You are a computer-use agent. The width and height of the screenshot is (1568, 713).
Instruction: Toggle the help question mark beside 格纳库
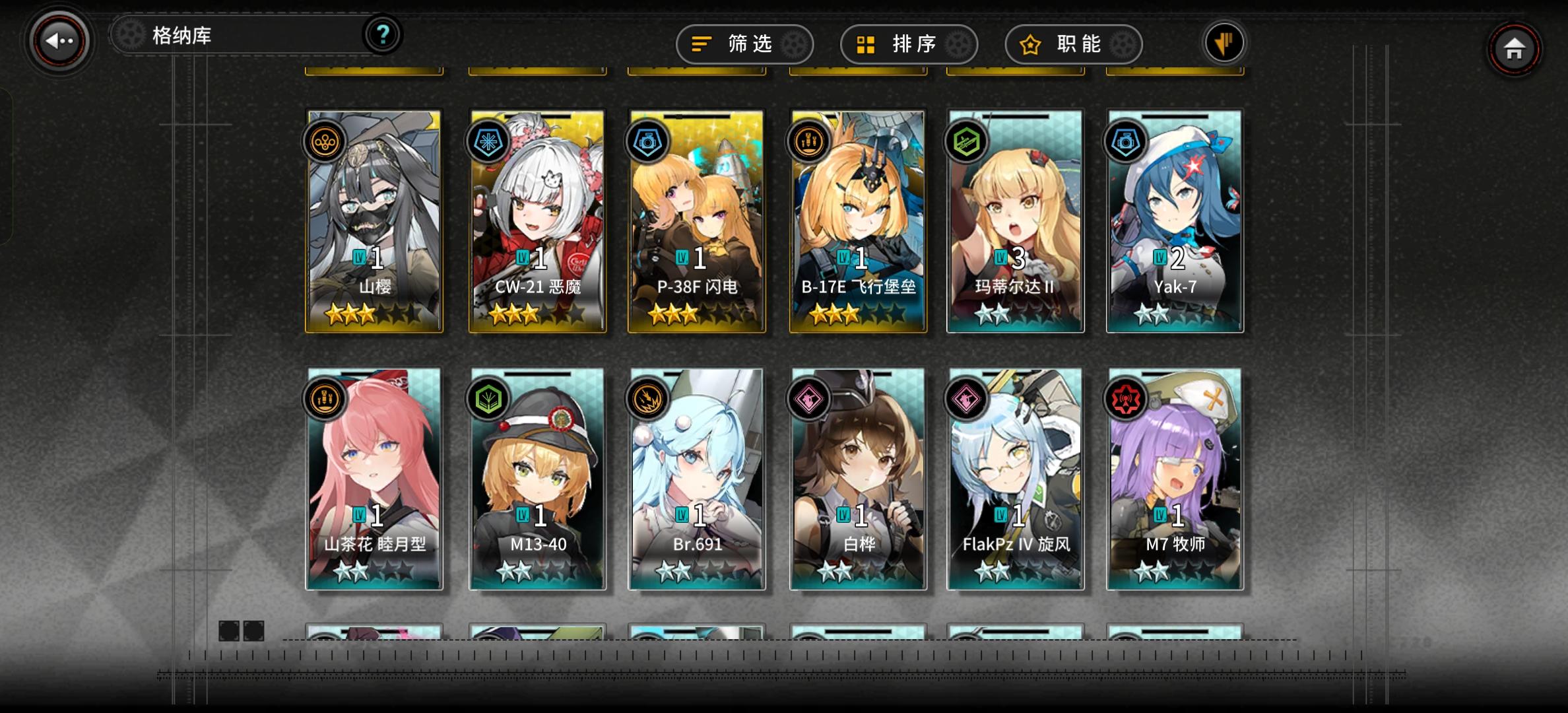point(381,36)
